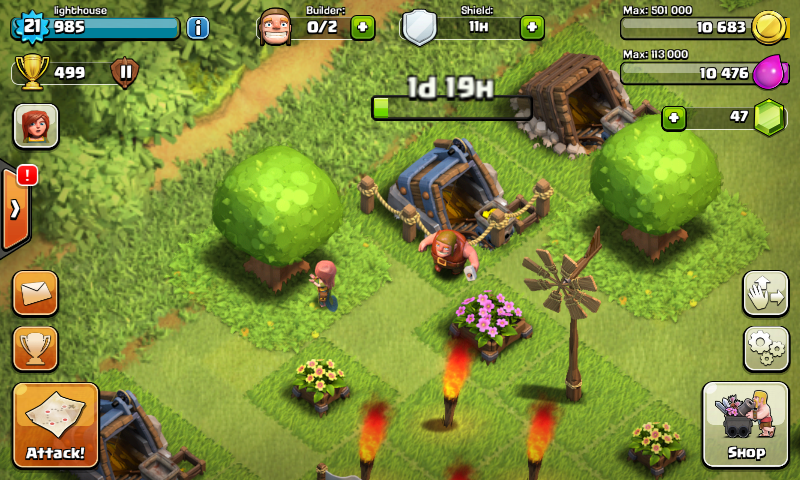Add a builder with the plus button

[363, 27]
